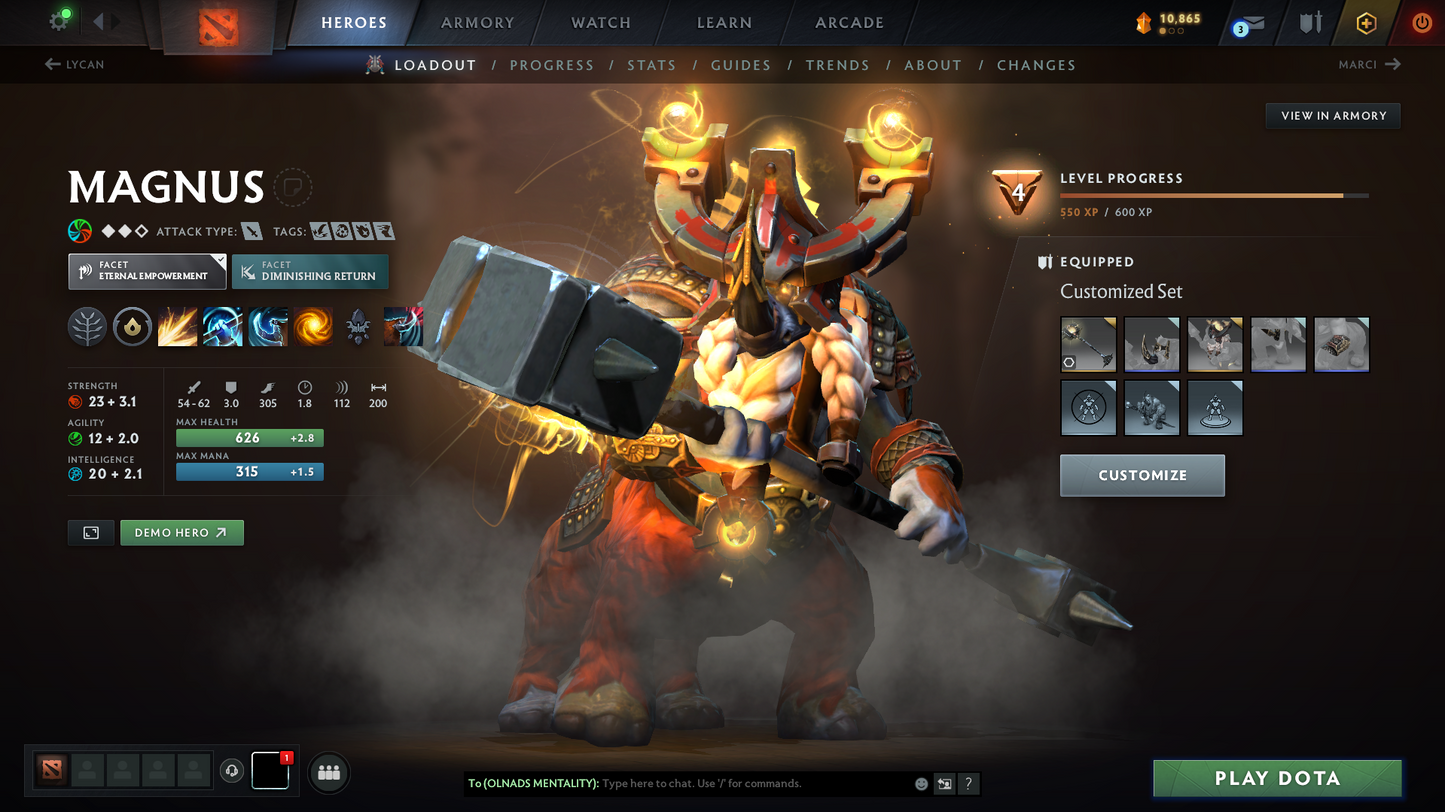Screen dimensions: 1445x812
Task: Select the Diminishing Return facet
Action: [x=310, y=271]
